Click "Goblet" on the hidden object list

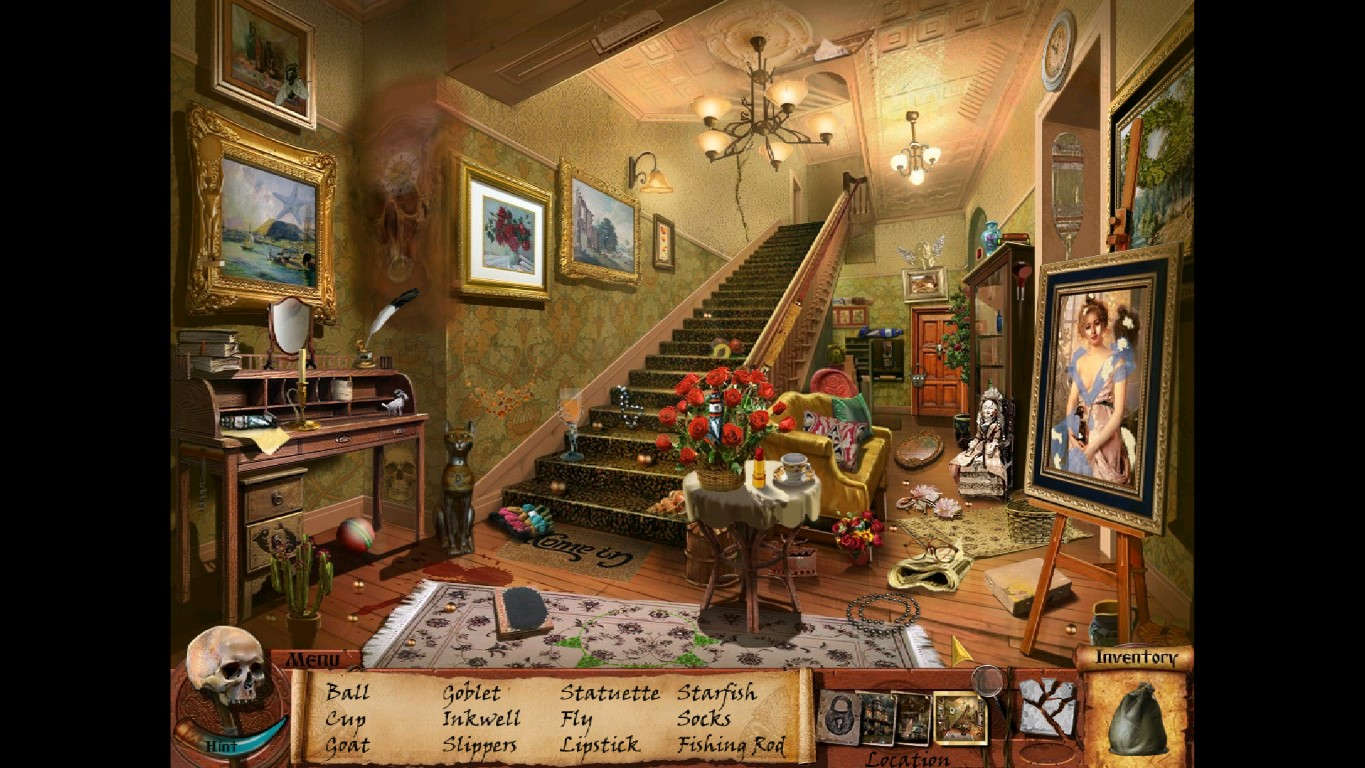[x=472, y=691]
